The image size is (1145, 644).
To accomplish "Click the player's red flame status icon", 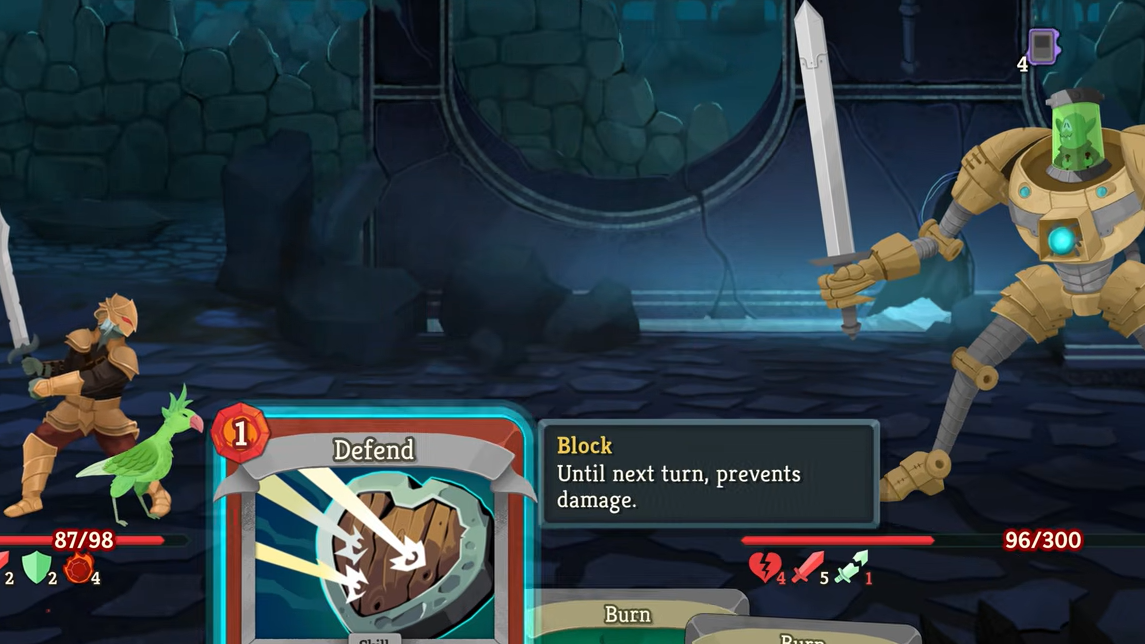I will tap(78, 568).
